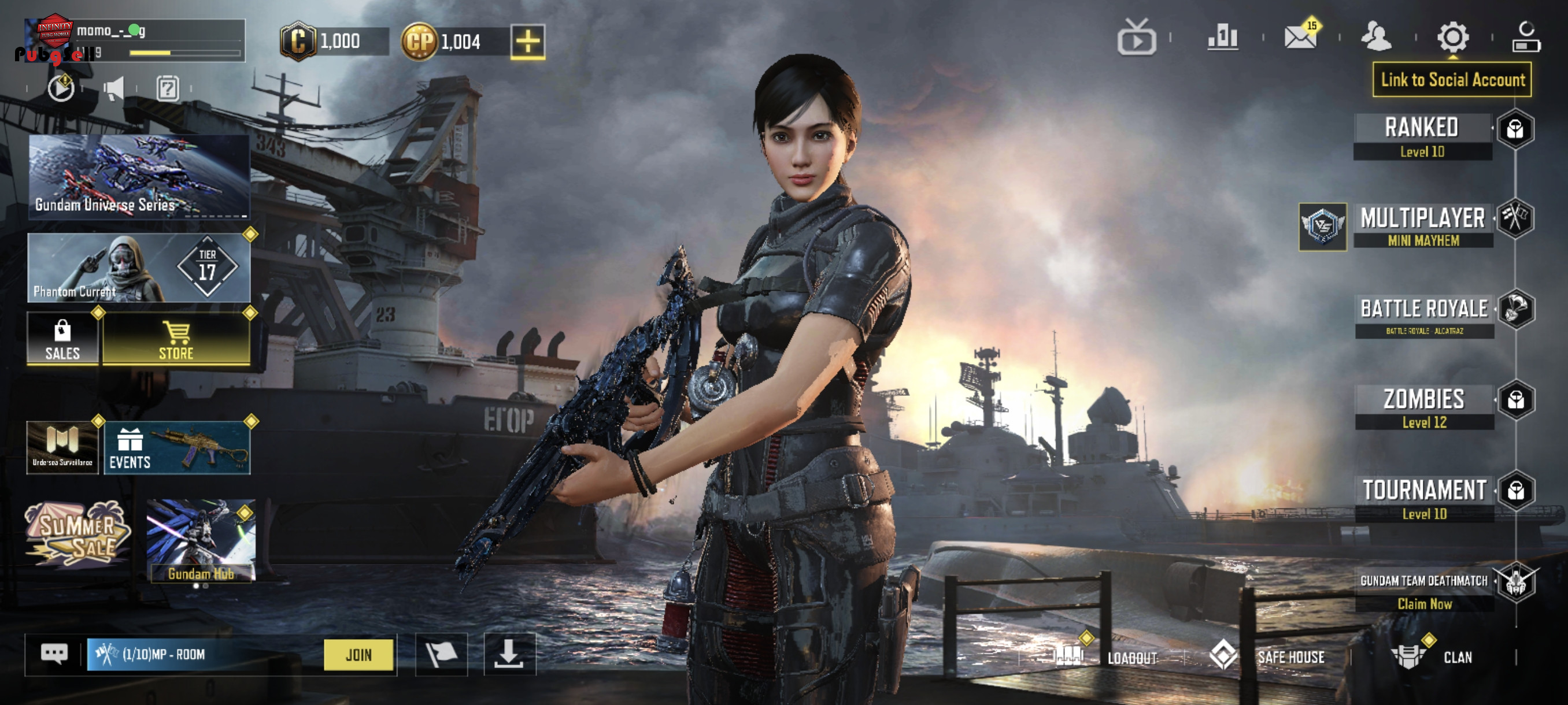Join the MP room
Viewport: 1568px width, 705px height.
[x=358, y=655]
